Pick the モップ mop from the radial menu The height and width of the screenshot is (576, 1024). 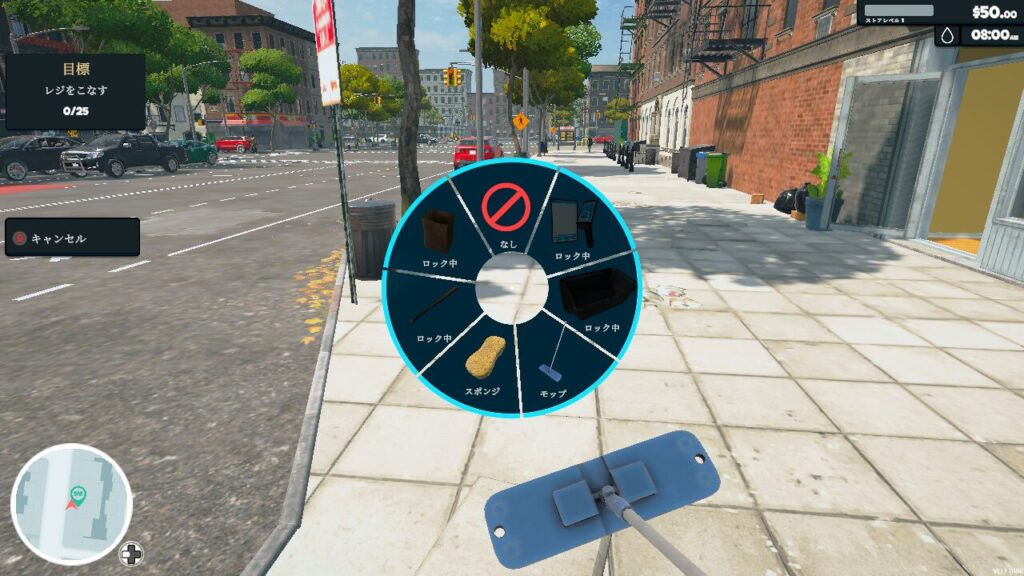553,365
